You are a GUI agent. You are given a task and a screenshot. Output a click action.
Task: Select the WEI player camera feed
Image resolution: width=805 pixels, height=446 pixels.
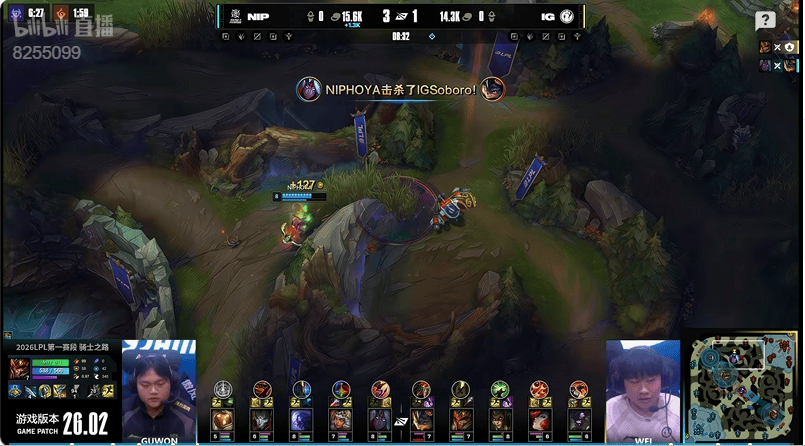tap(643, 392)
